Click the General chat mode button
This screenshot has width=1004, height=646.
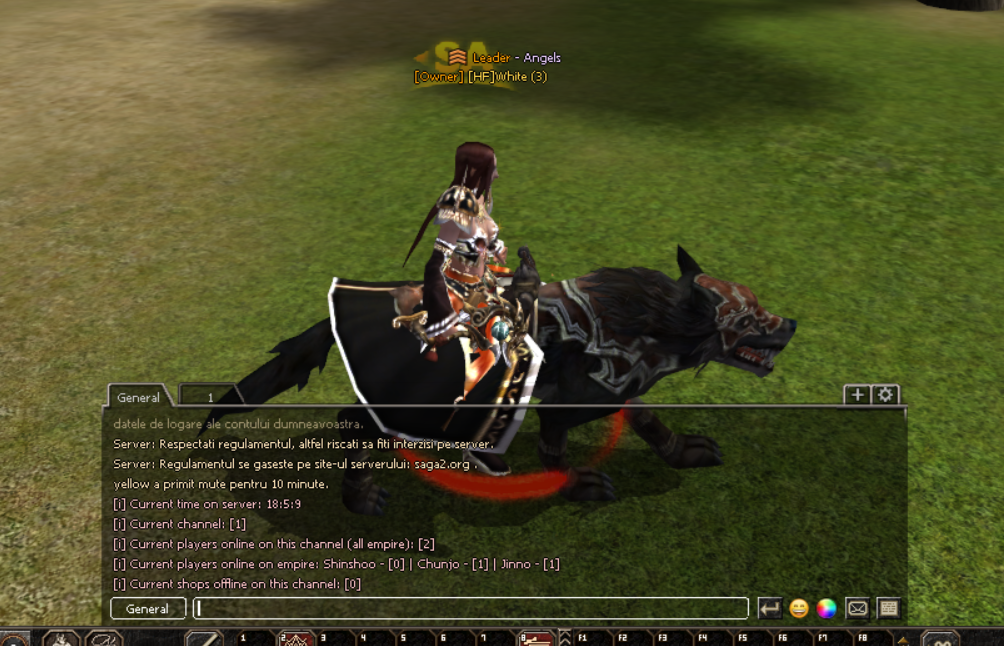[148, 608]
